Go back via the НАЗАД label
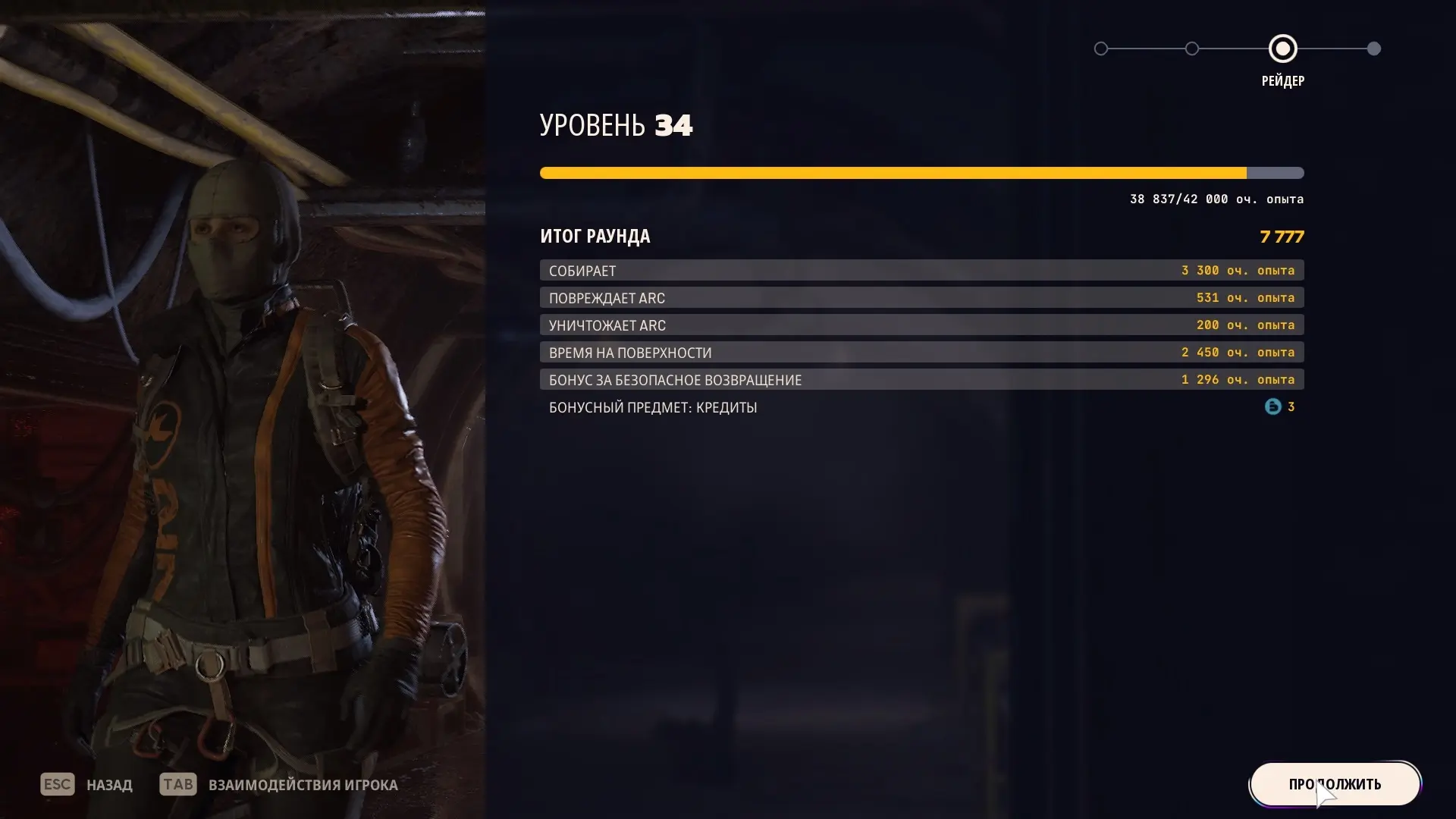Screen dimensions: 1456x819 click(x=109, y=785)
